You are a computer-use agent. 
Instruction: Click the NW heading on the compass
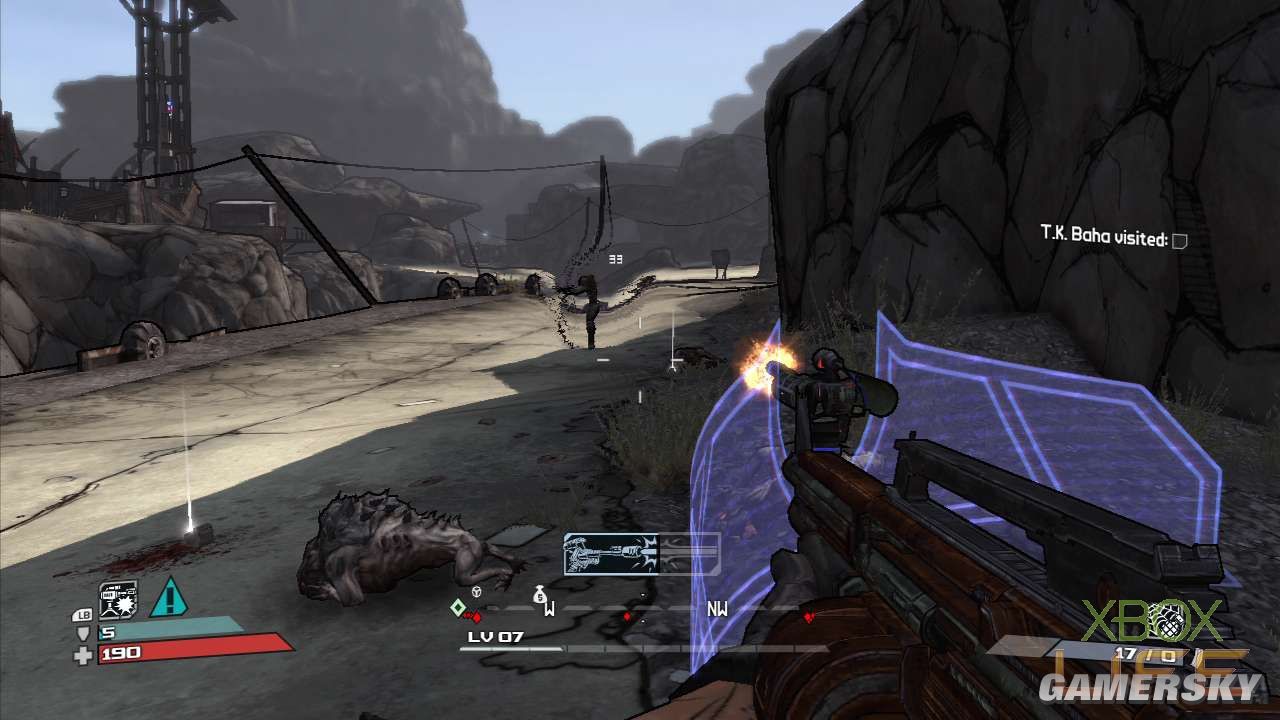[717, 609]
